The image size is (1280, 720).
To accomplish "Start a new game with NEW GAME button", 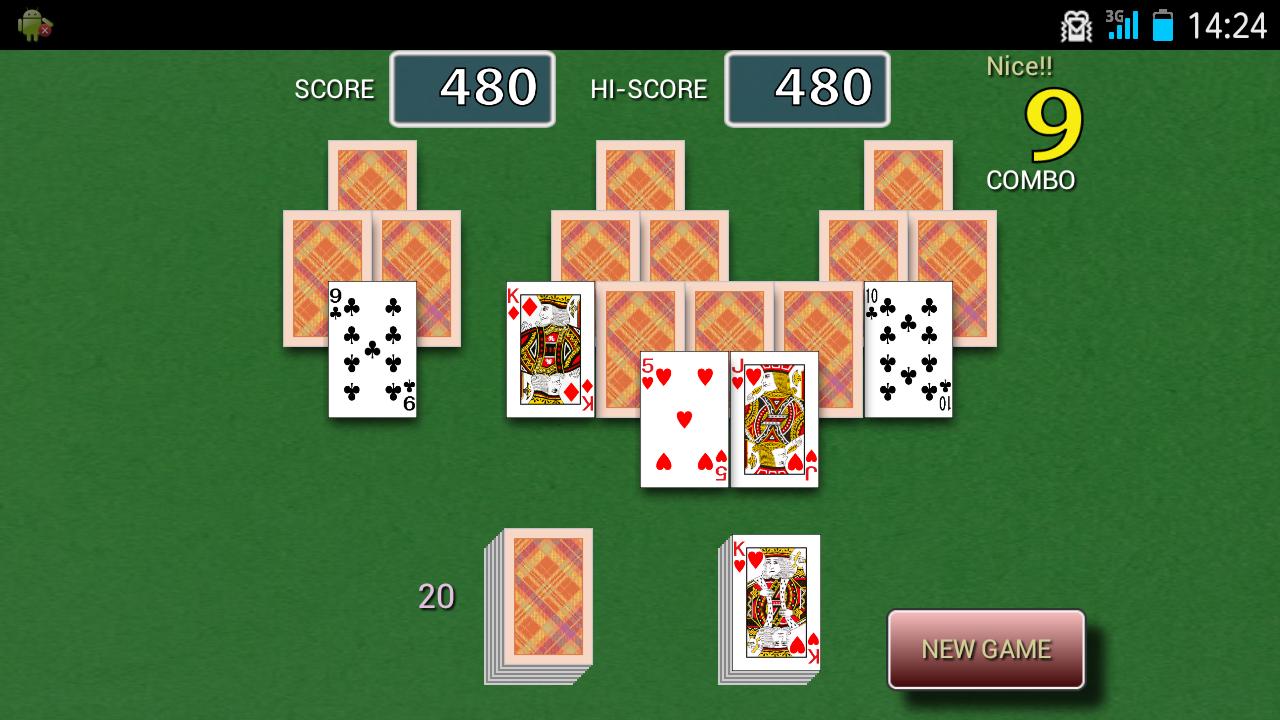I will point(985,649).
